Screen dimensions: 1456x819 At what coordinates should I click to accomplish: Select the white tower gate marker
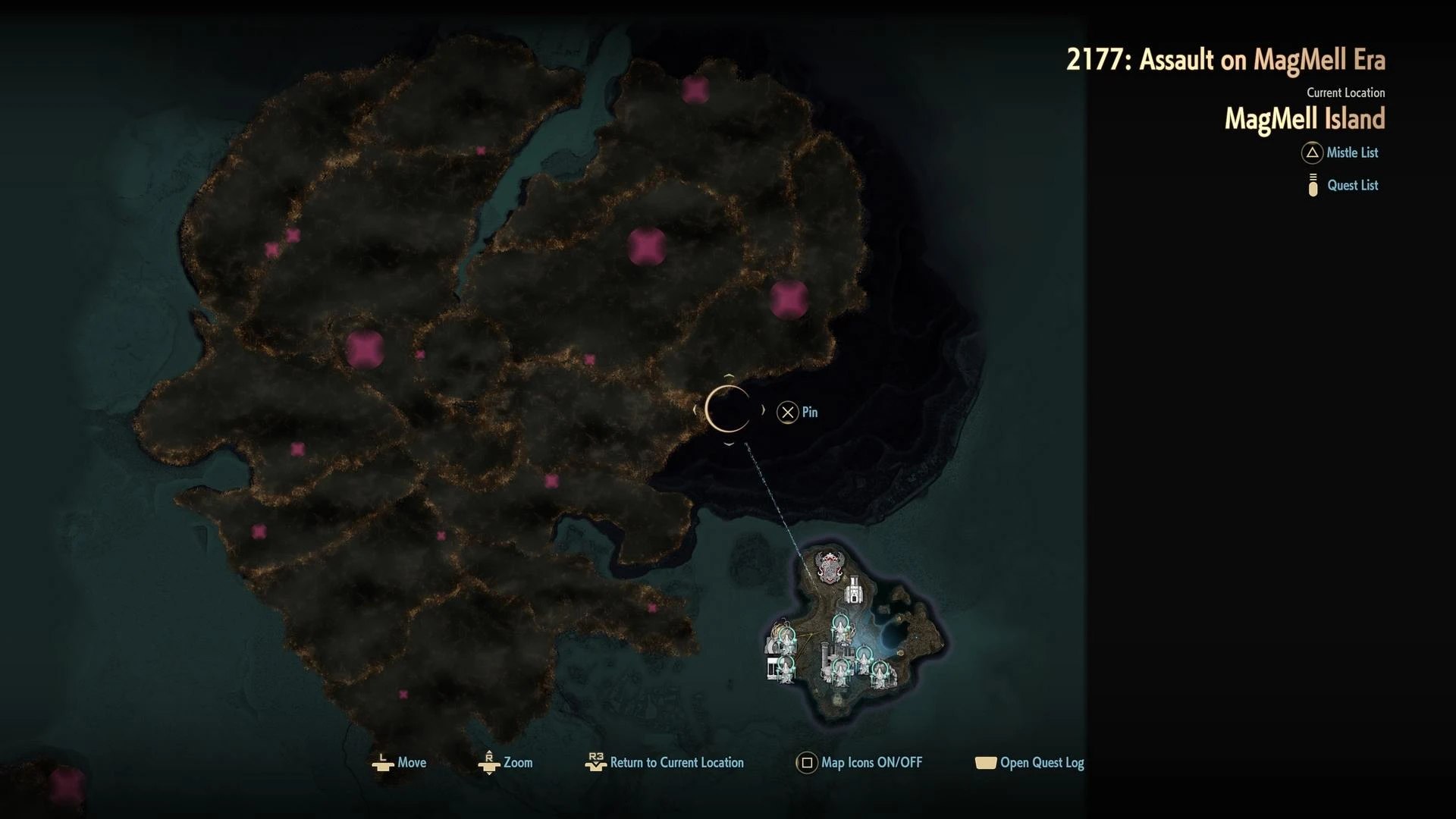click(855, 590)
